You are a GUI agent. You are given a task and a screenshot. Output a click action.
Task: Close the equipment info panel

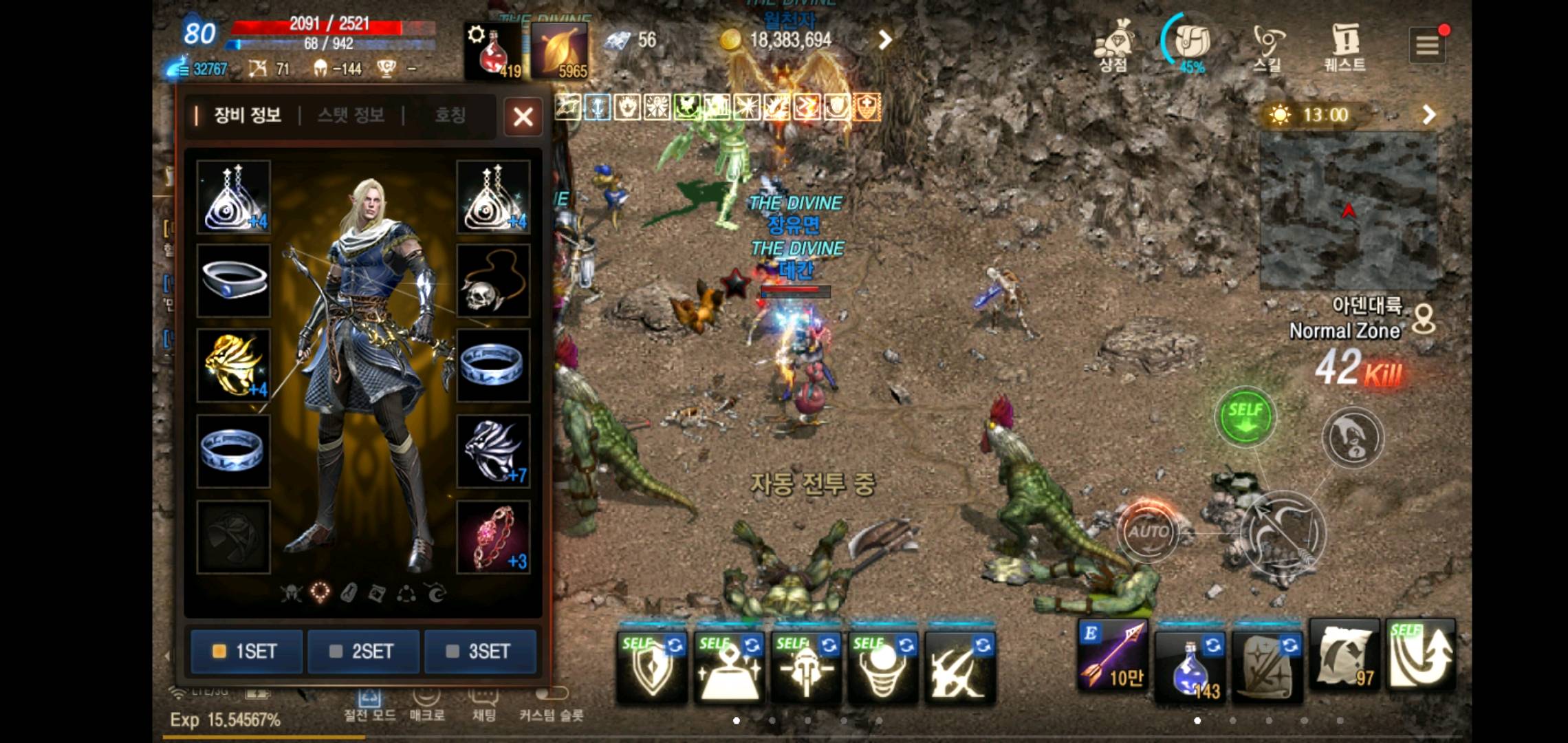(x=523, y=116)
